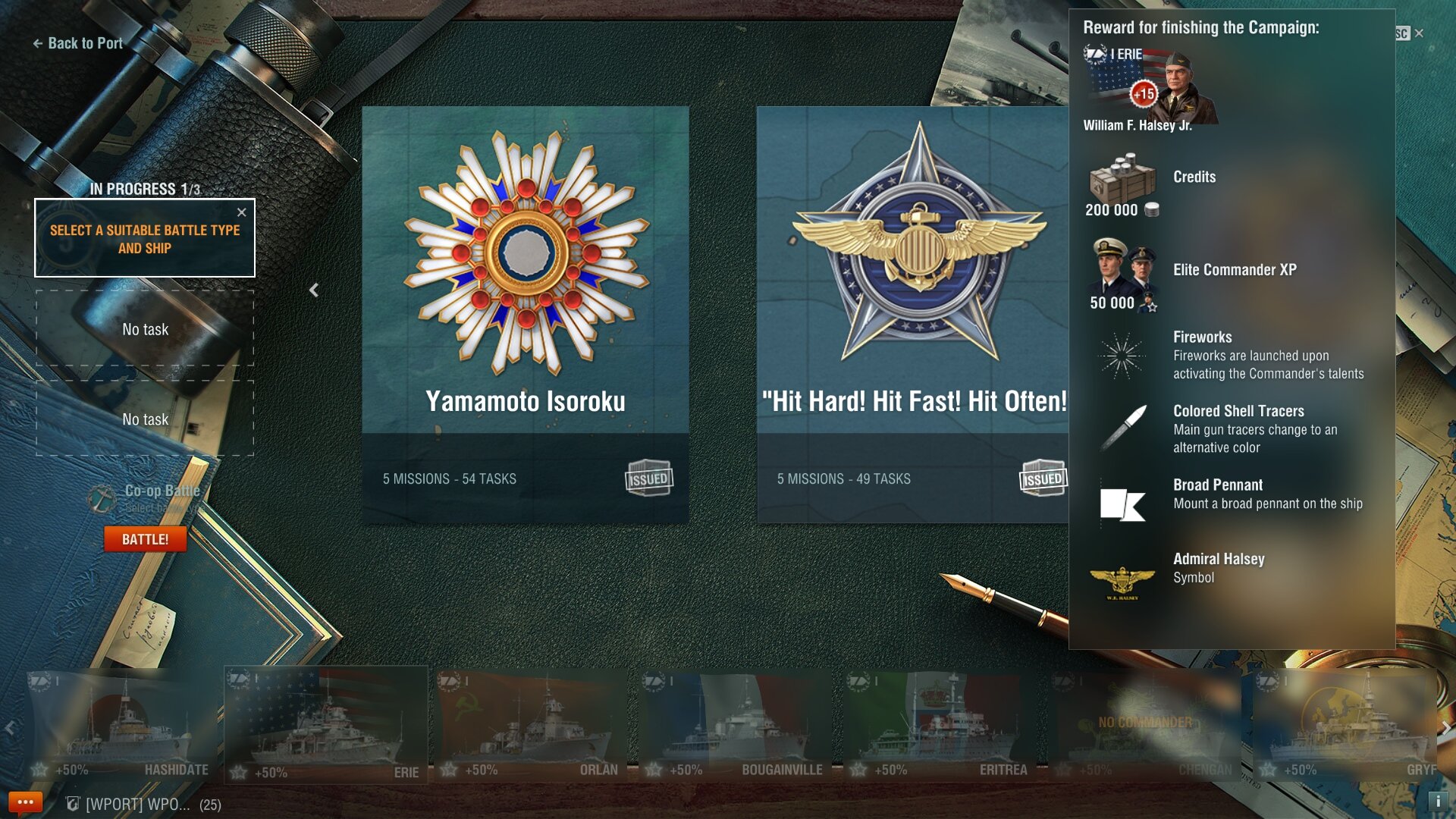Viewport: 1456px width, 819px height.
Task: Select the Co-op Battle type selector
Action: (x=152, y=497)
